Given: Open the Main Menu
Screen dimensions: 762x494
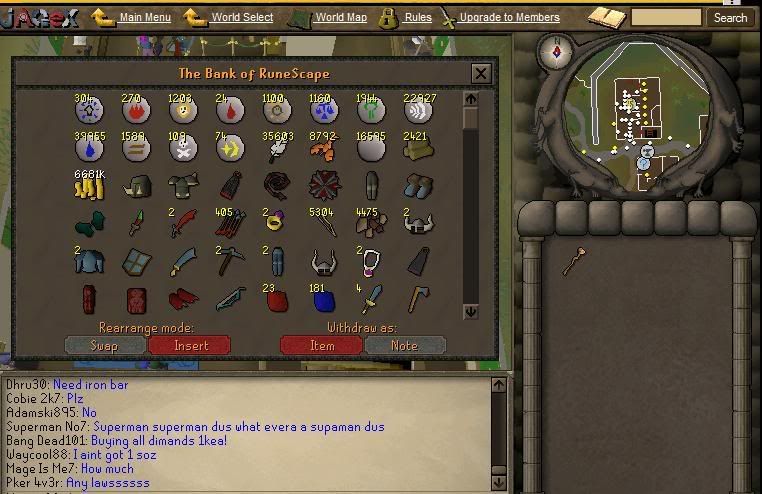Looking at the screenshot, I should (x=144, y=17).
